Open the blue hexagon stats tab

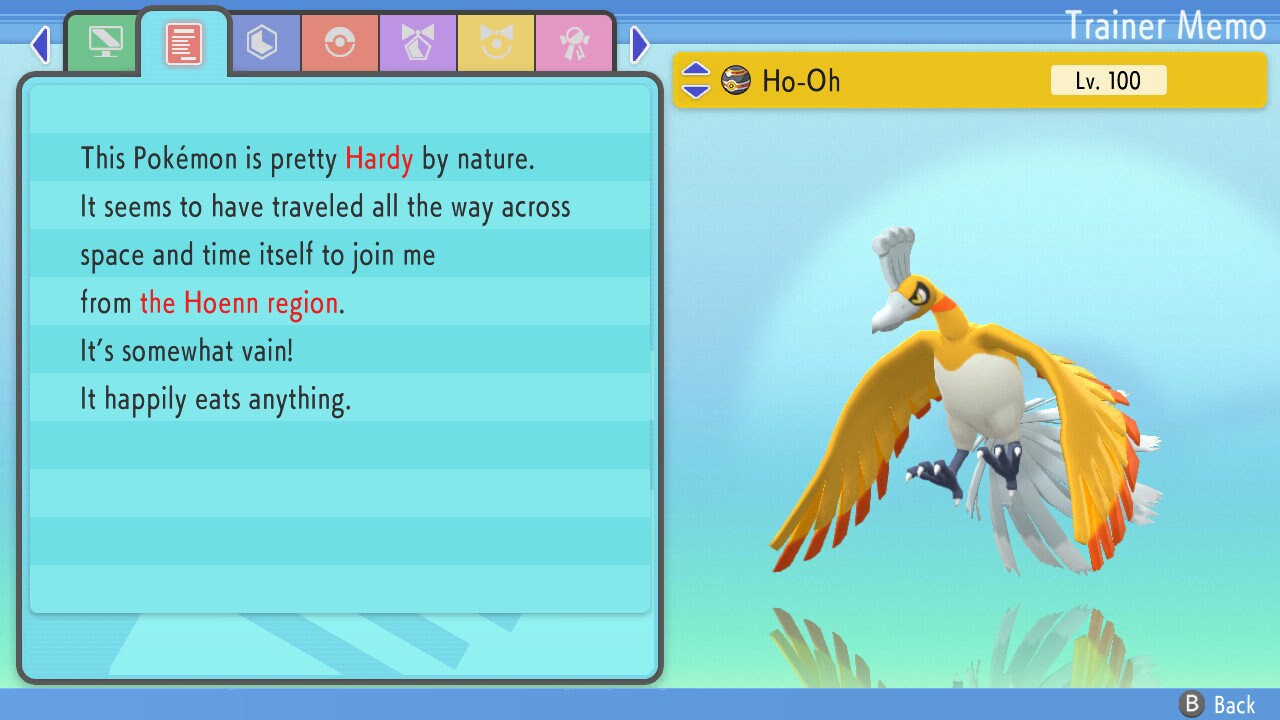[x=262, y=43]
